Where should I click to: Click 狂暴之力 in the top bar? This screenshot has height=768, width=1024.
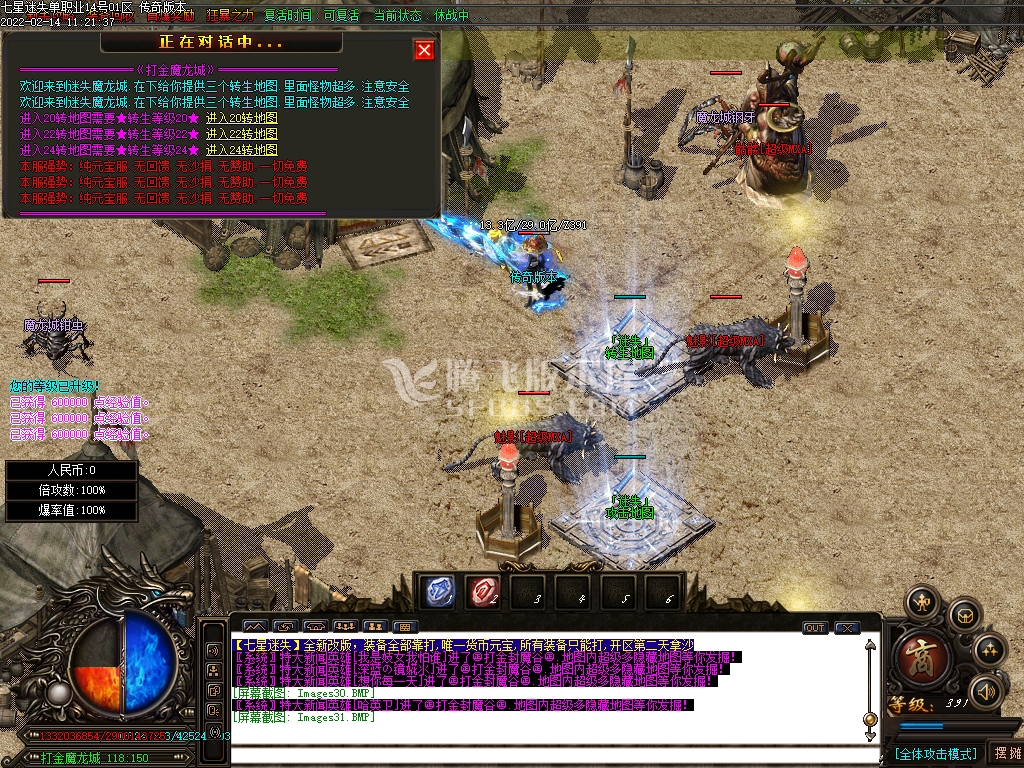[x=230, y=16]
